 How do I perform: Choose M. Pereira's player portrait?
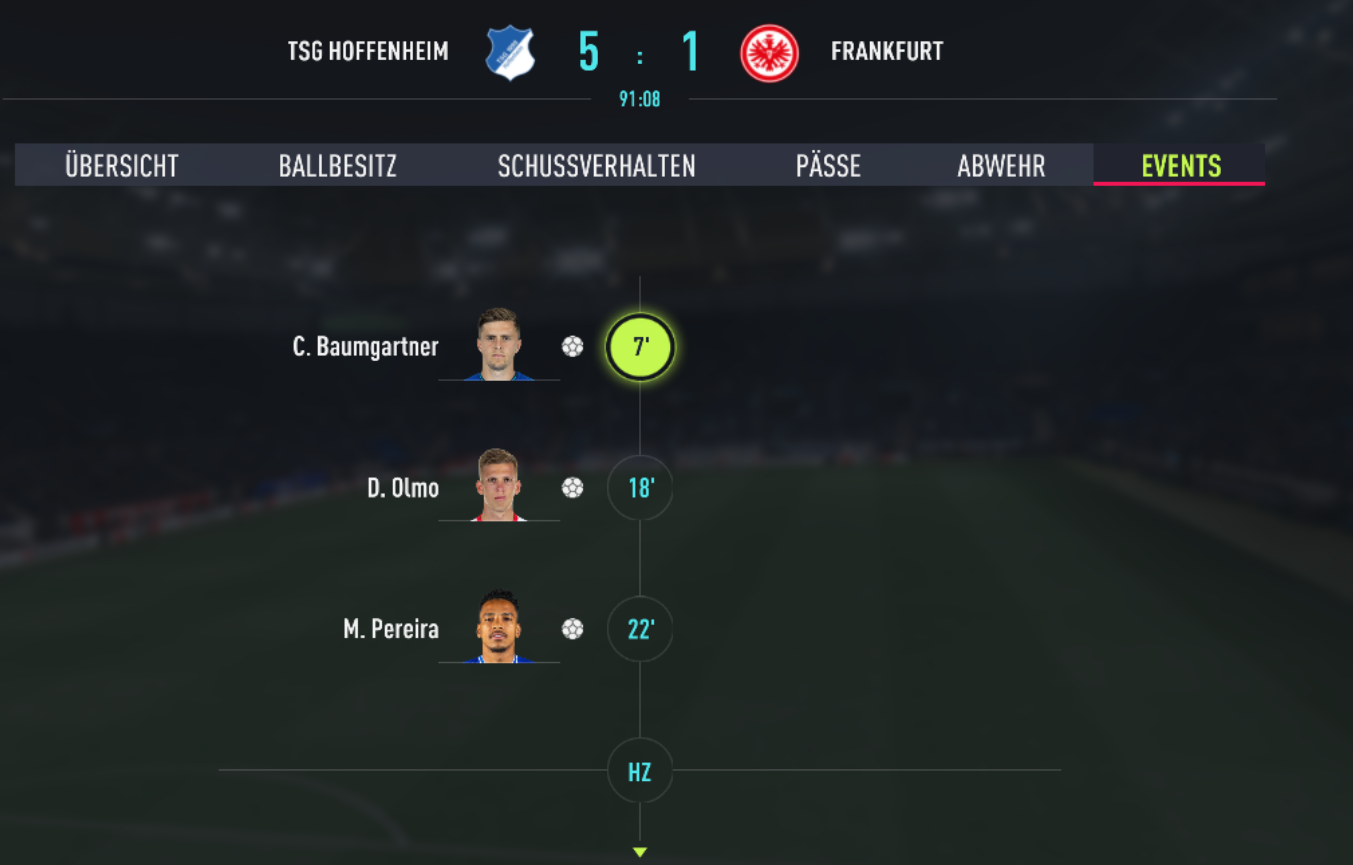tap(499, 626)
